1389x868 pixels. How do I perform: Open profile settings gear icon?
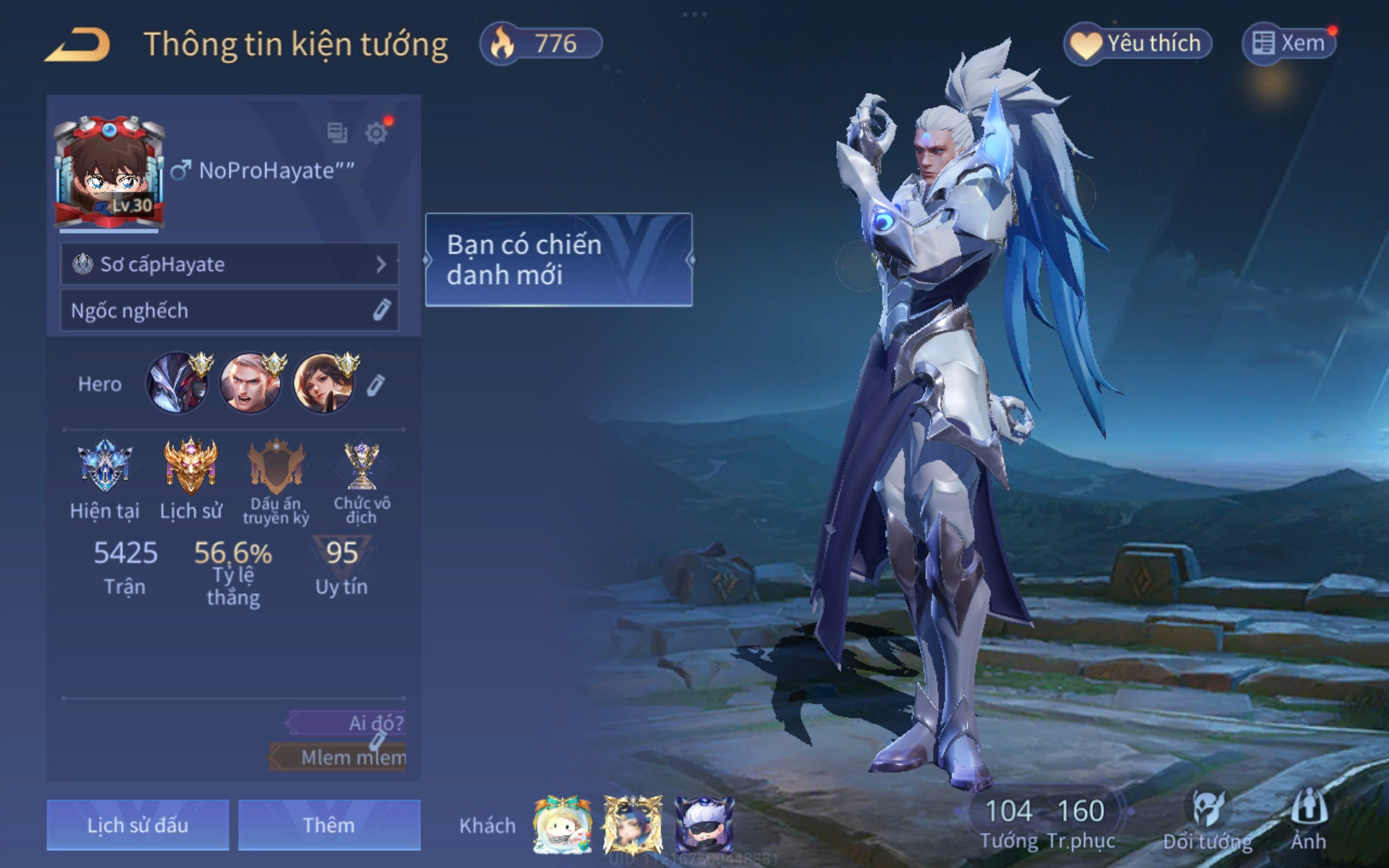(376, 133)
